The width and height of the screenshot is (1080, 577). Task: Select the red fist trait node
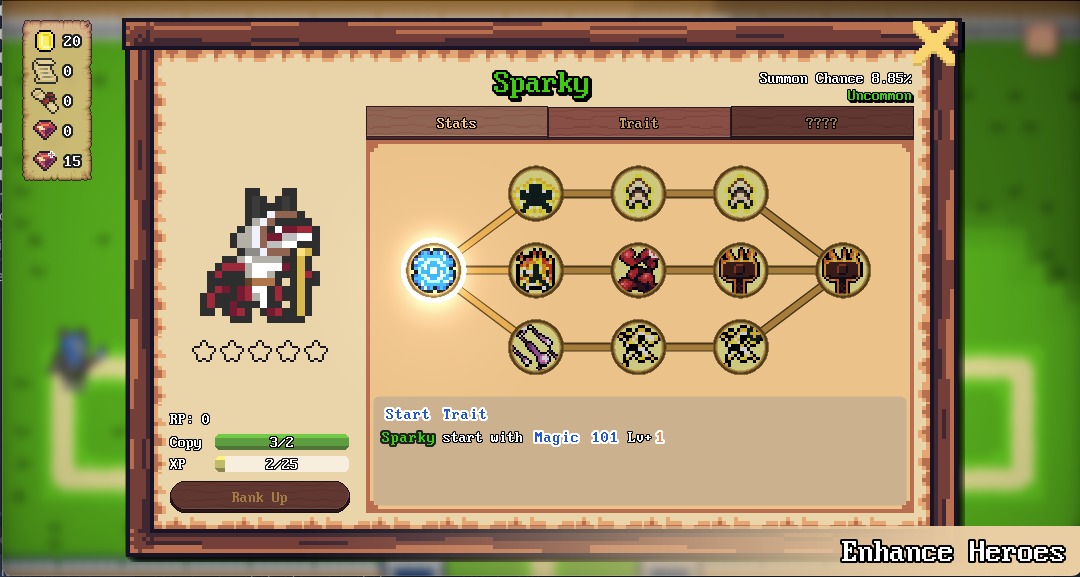click(x=639, y=270)
